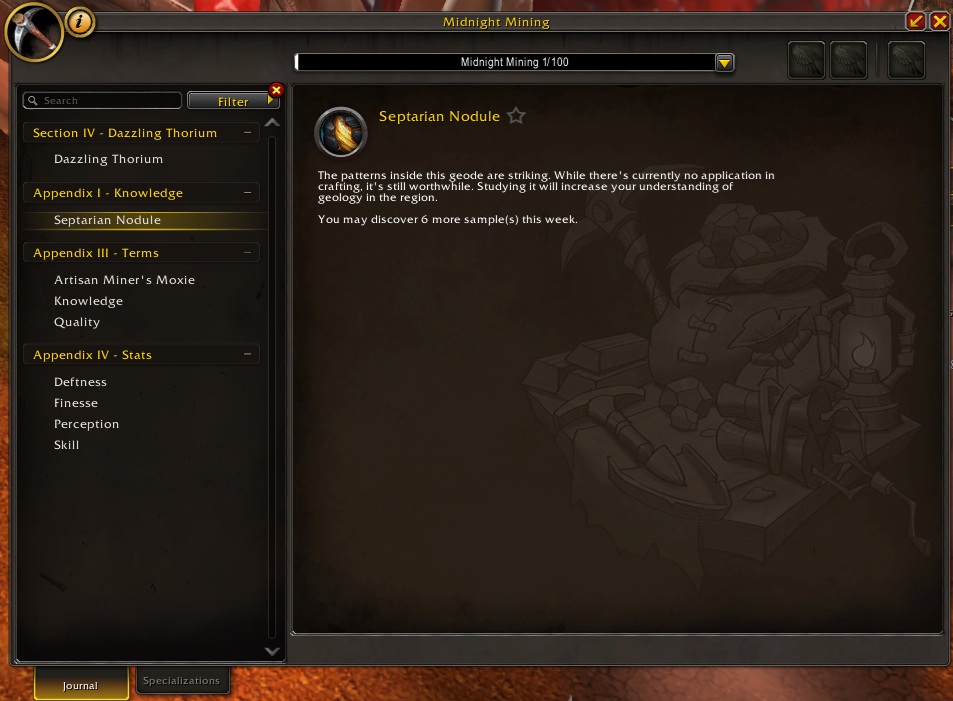
Task: Switch to the Journal tab
Action: (81, 685)
